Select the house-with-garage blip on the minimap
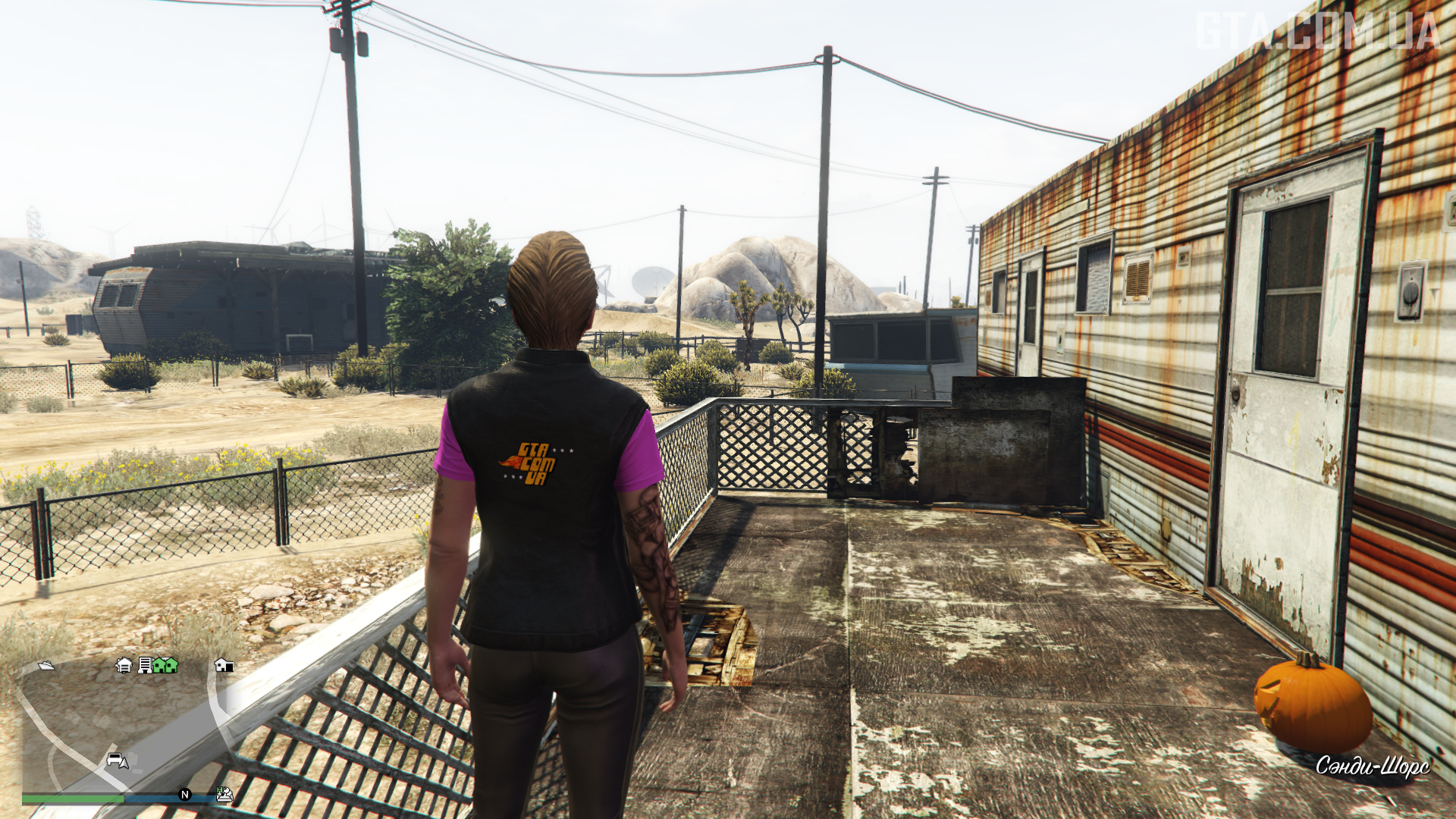The image size is (1456, 819). point(224,665)
